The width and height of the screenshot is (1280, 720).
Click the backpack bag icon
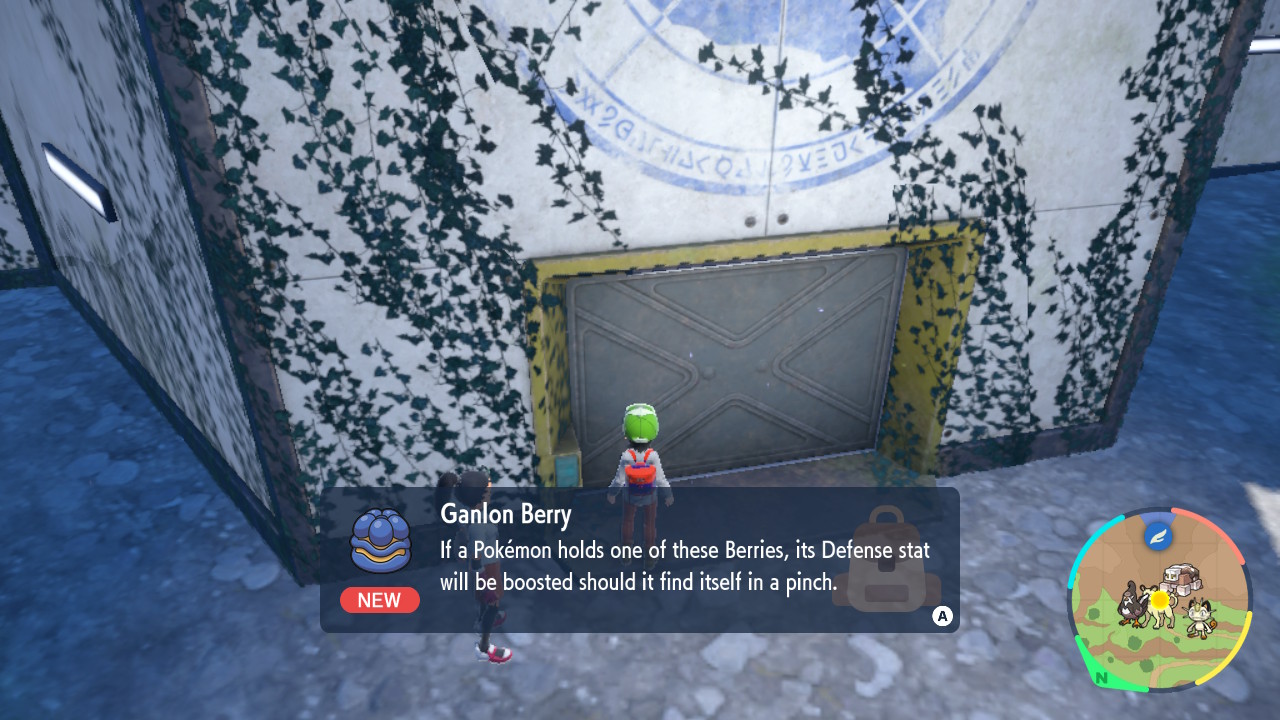click(x=886, y=560)
